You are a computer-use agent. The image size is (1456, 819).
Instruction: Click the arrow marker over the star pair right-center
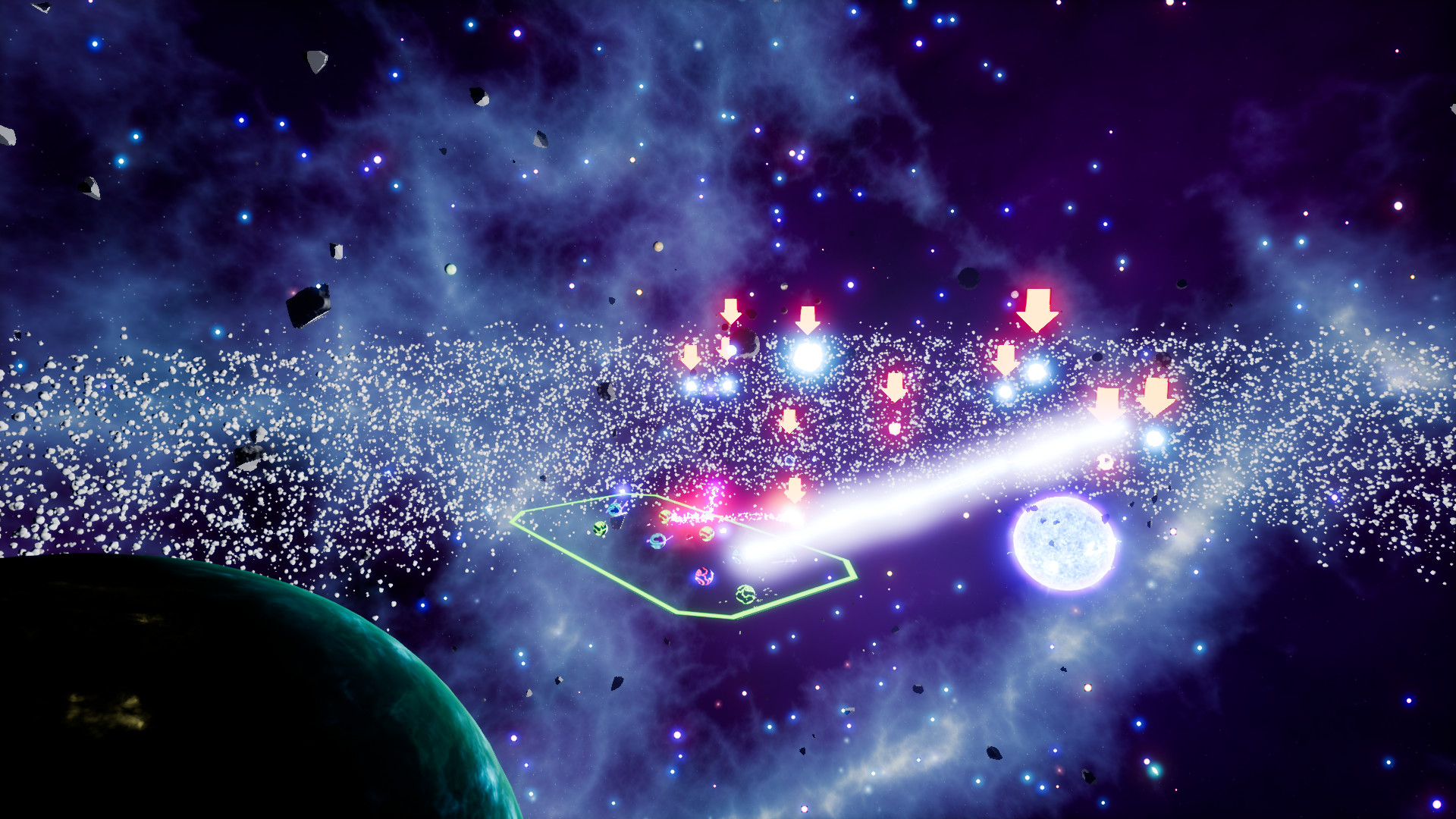tap(1006, 361)
